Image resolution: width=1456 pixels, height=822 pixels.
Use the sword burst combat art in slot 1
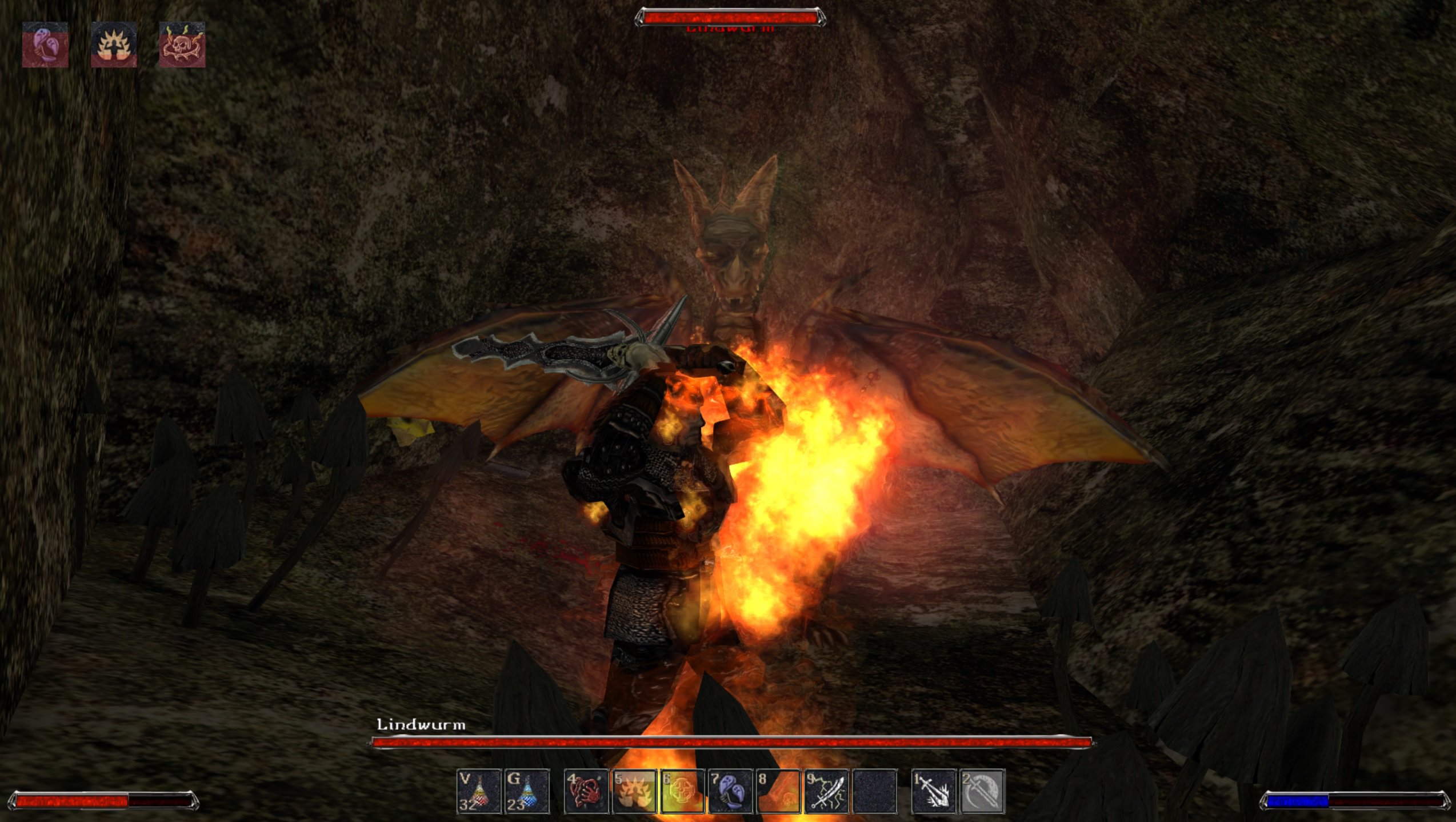click(x=934, y=791)
